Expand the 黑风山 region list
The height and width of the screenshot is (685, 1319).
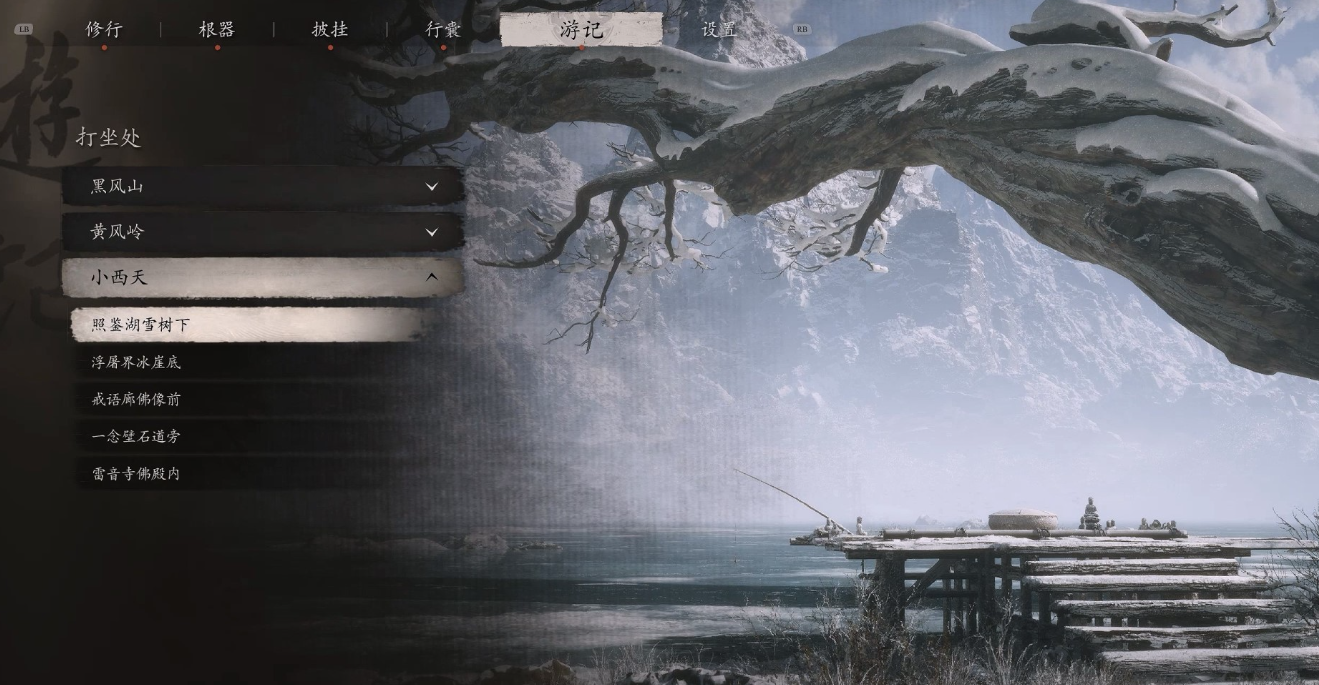click(262, 187)
